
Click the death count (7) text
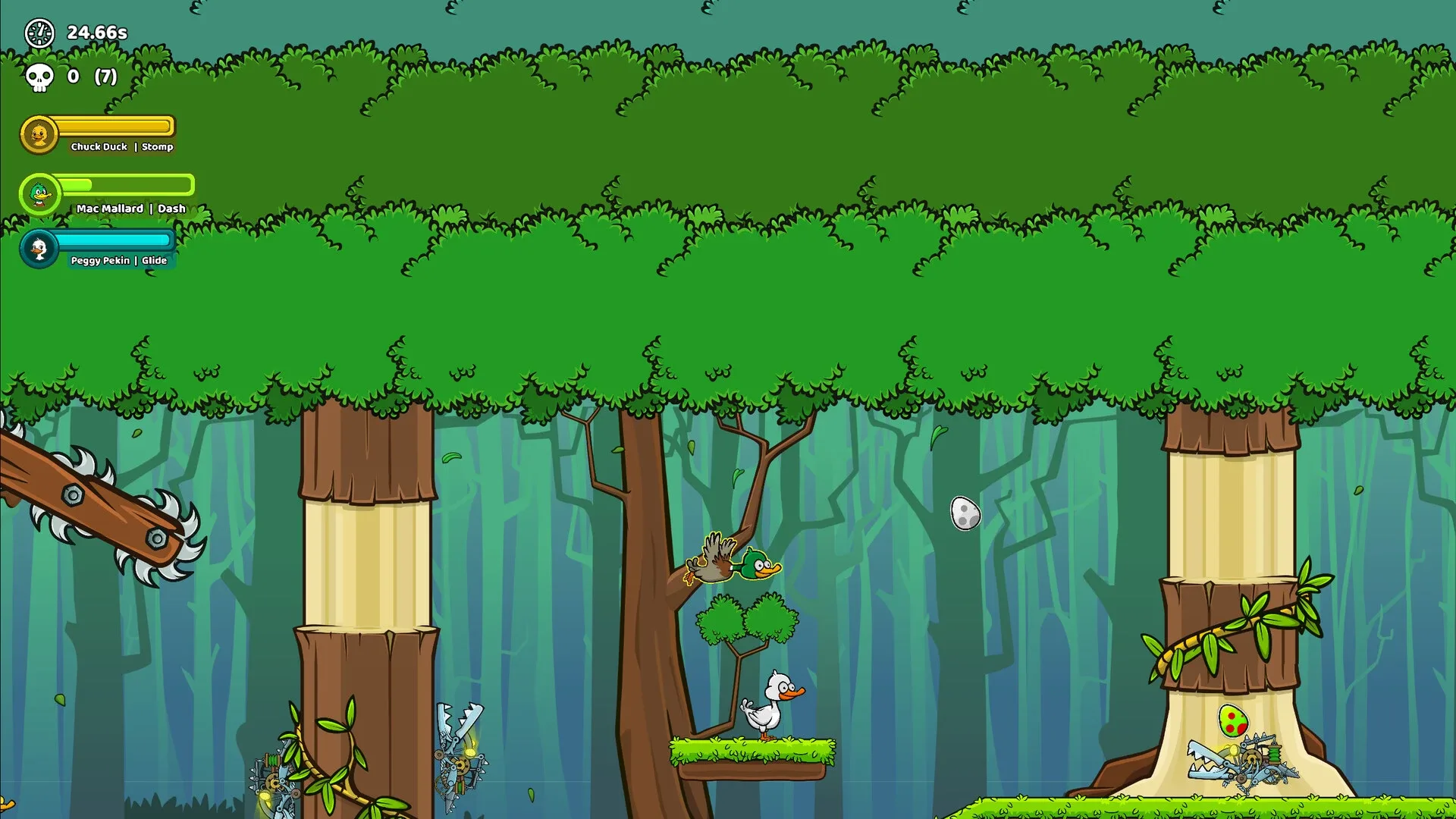[105, 77]
